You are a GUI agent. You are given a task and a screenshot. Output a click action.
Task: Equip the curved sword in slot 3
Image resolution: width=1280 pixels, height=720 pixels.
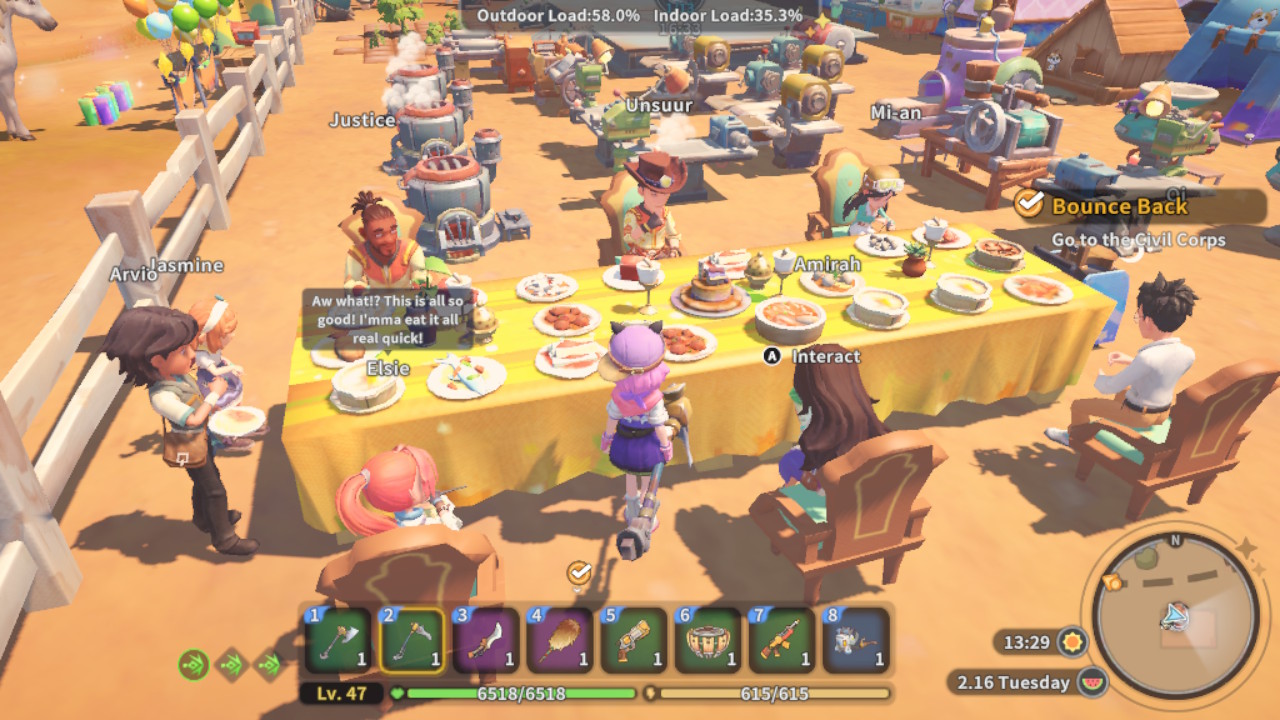[x=486, y=639]
